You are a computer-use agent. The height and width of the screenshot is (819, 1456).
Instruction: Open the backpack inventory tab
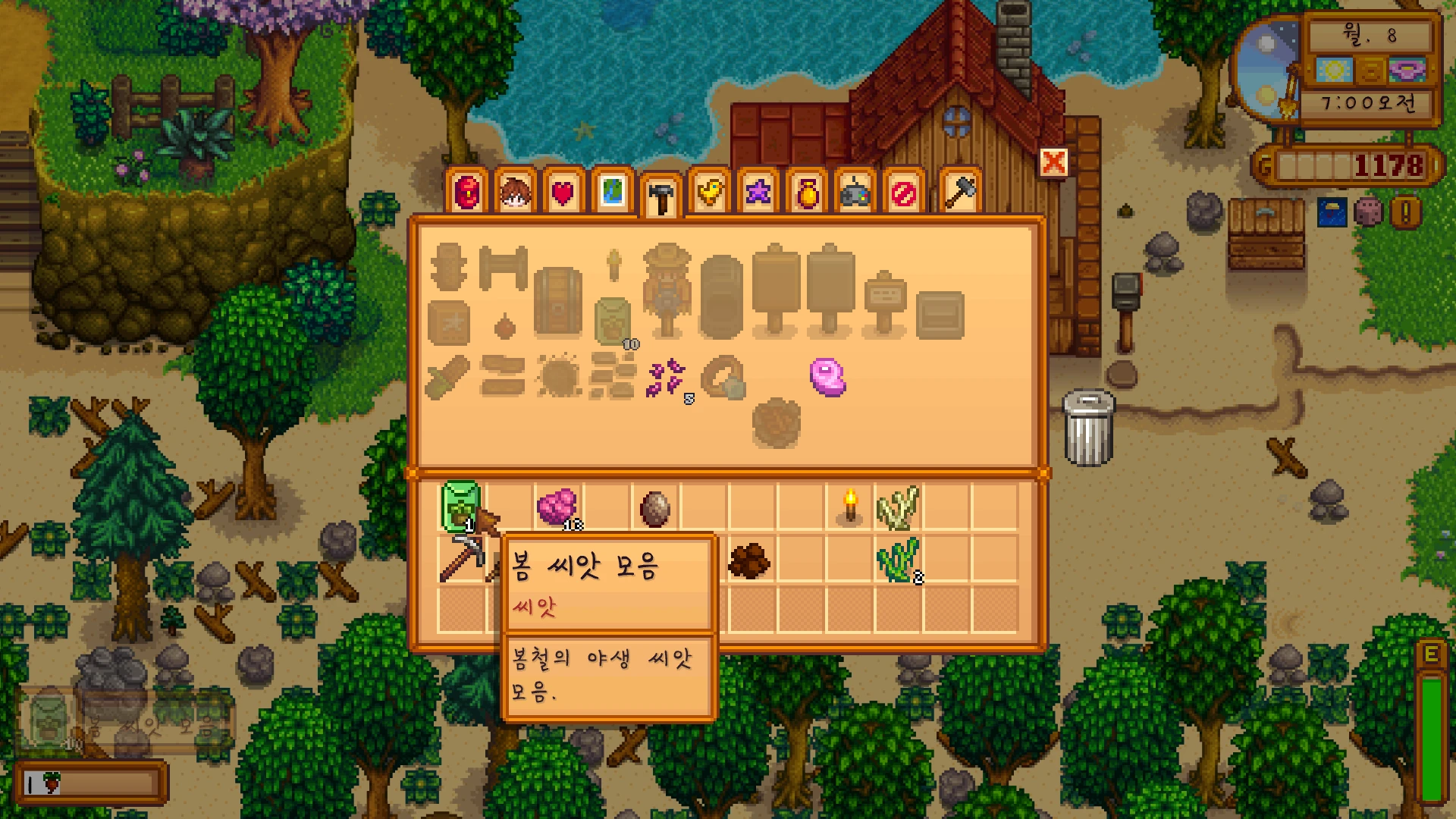tap(467, 193)
